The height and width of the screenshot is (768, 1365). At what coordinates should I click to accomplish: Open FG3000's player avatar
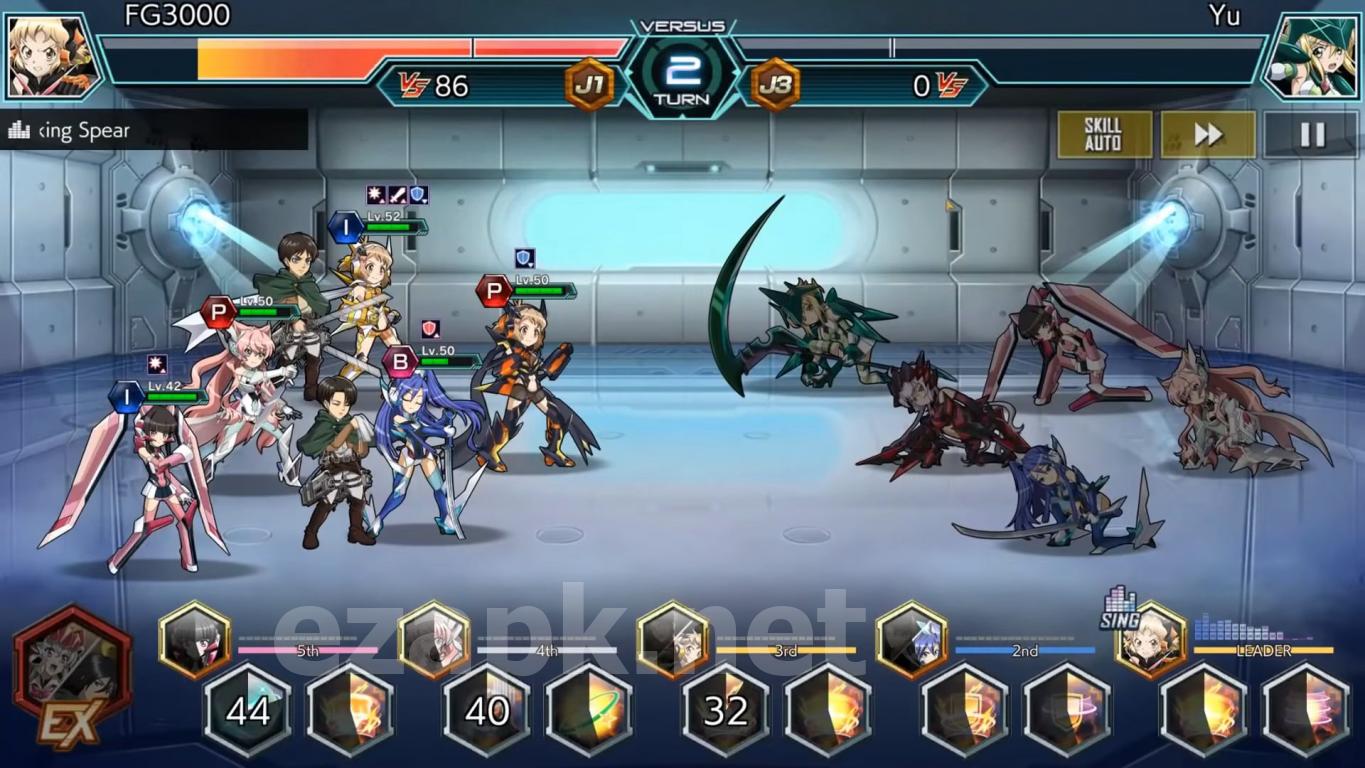[52, 56]
